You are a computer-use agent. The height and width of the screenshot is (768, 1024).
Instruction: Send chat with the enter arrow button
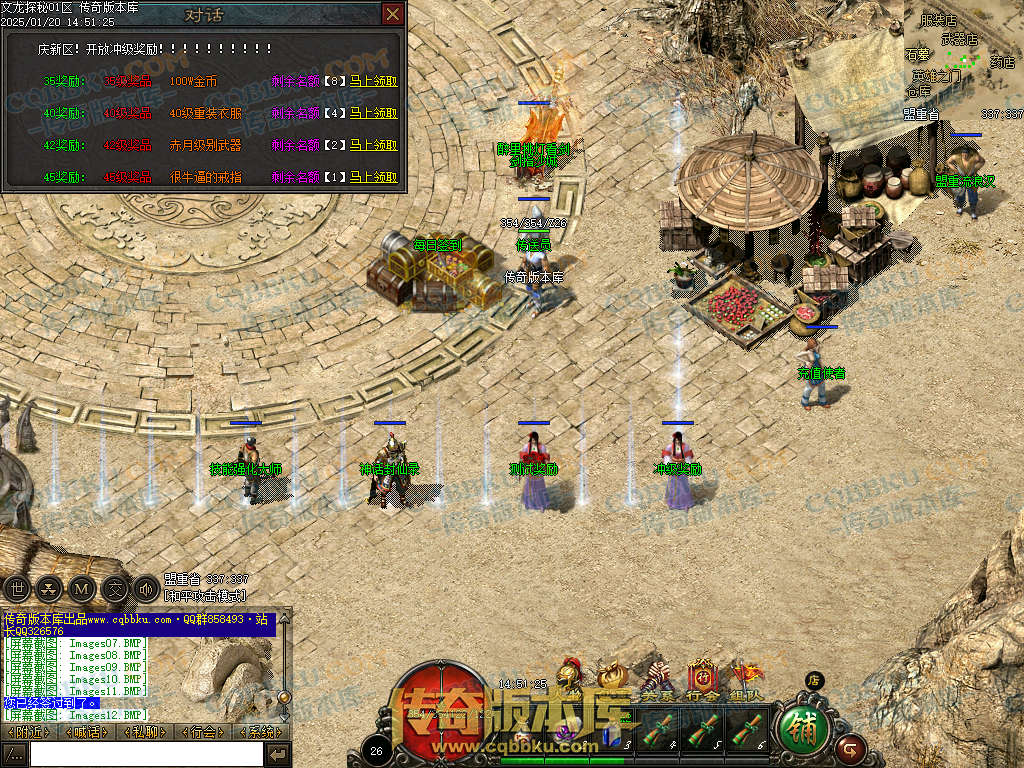(278, 754)
